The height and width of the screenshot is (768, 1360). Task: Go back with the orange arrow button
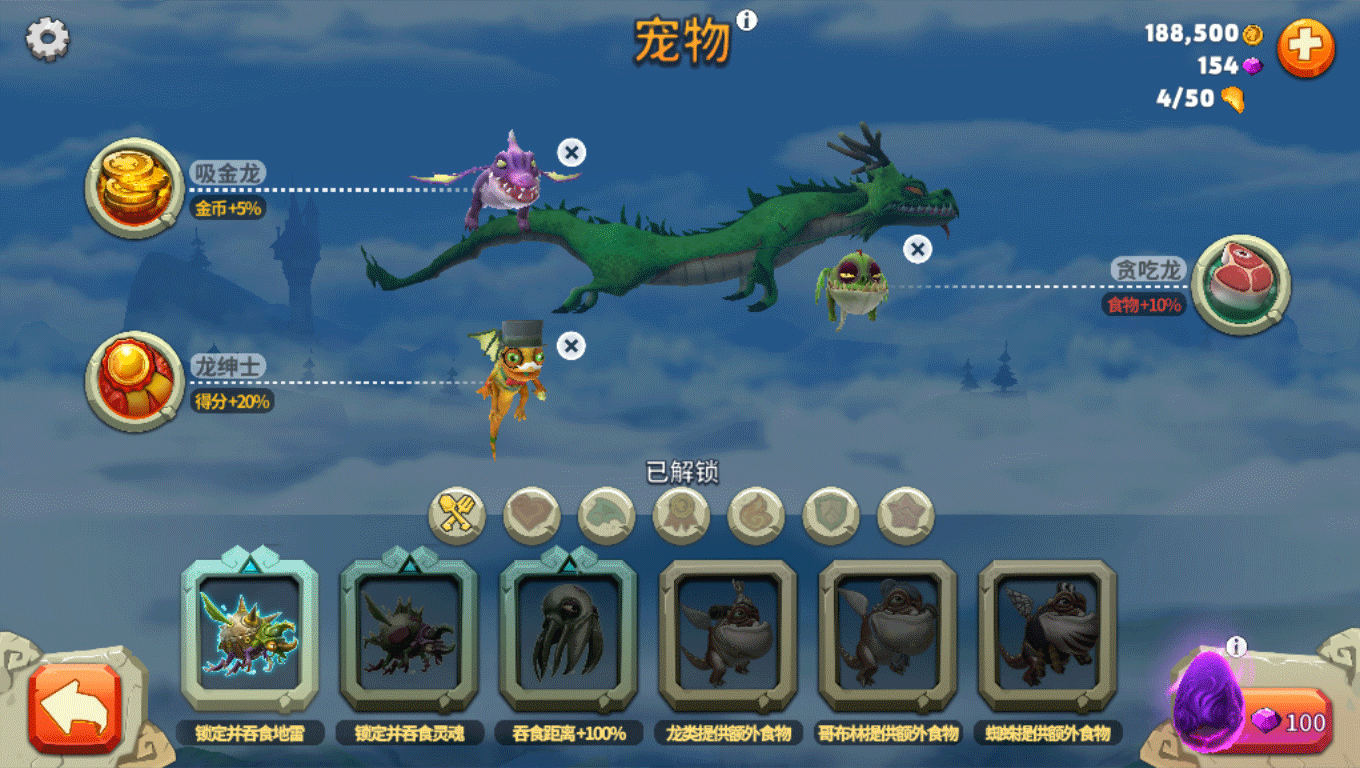[x=75, y=707]
